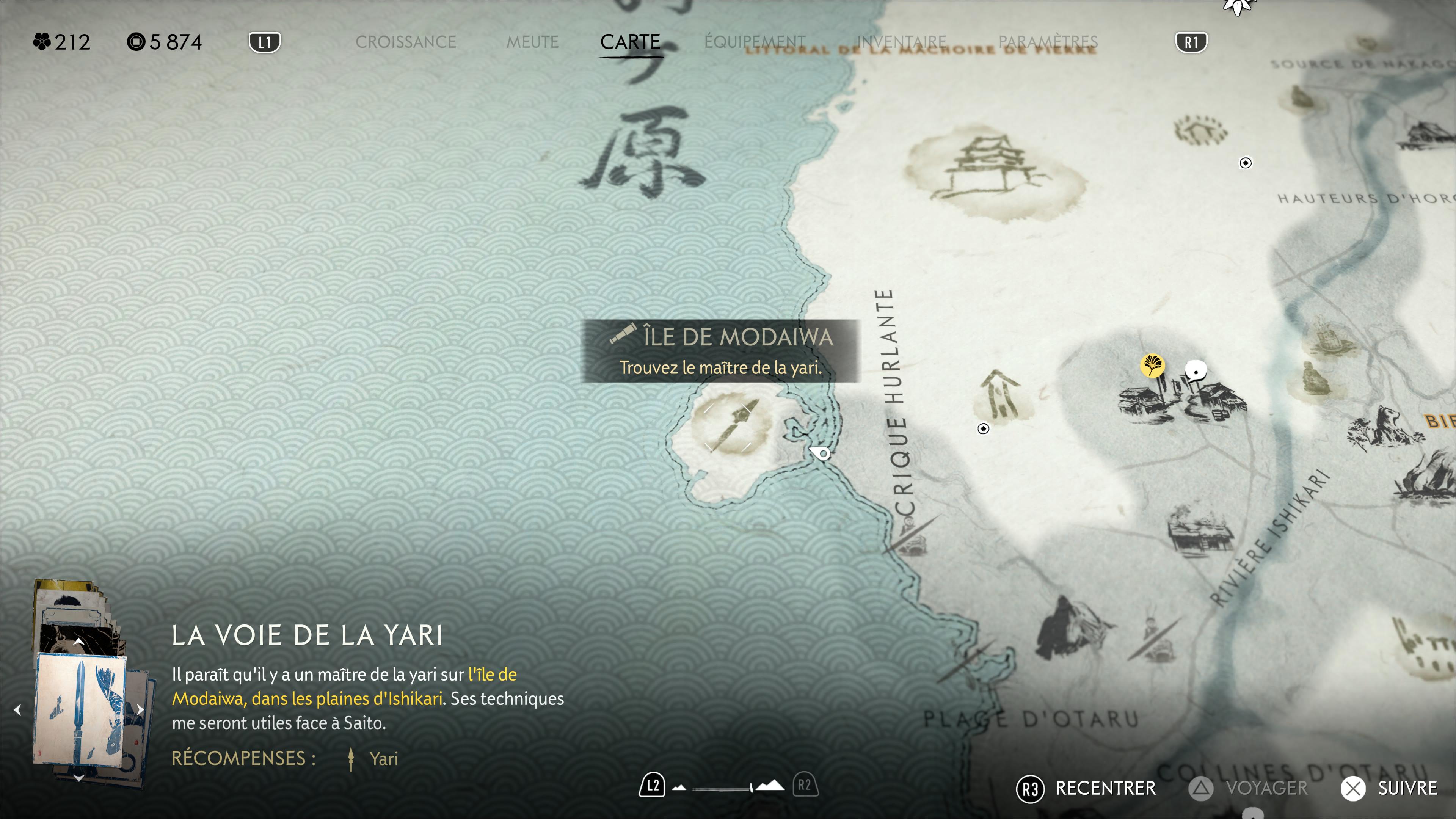Click the golden ginkgo leaf map marker
This screenshot has width=1456, height=819.
click(1152, 364)
